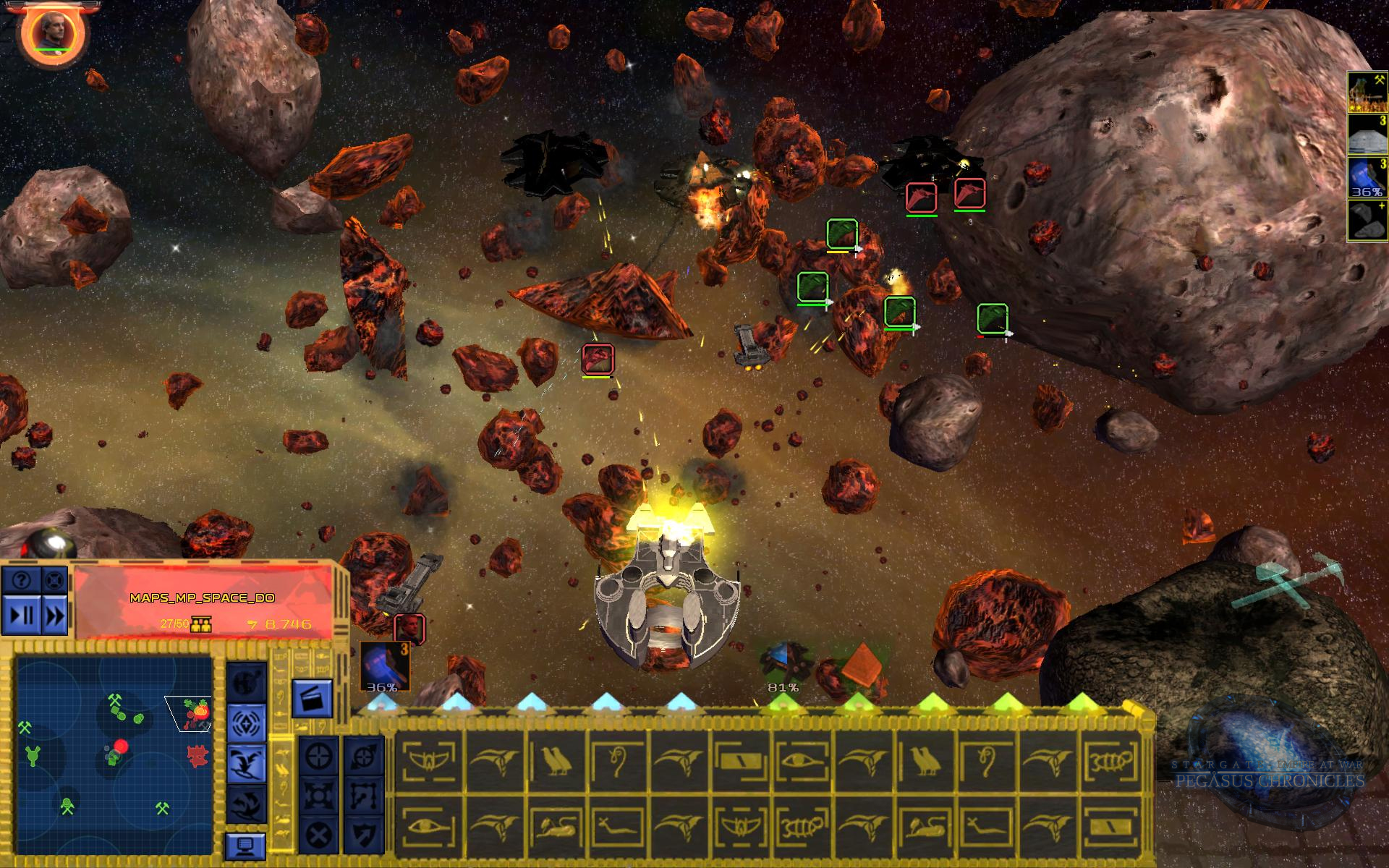Toggle the play/pause game speed button
Screen dimensions: 1389x868
(x=21, y=616)
